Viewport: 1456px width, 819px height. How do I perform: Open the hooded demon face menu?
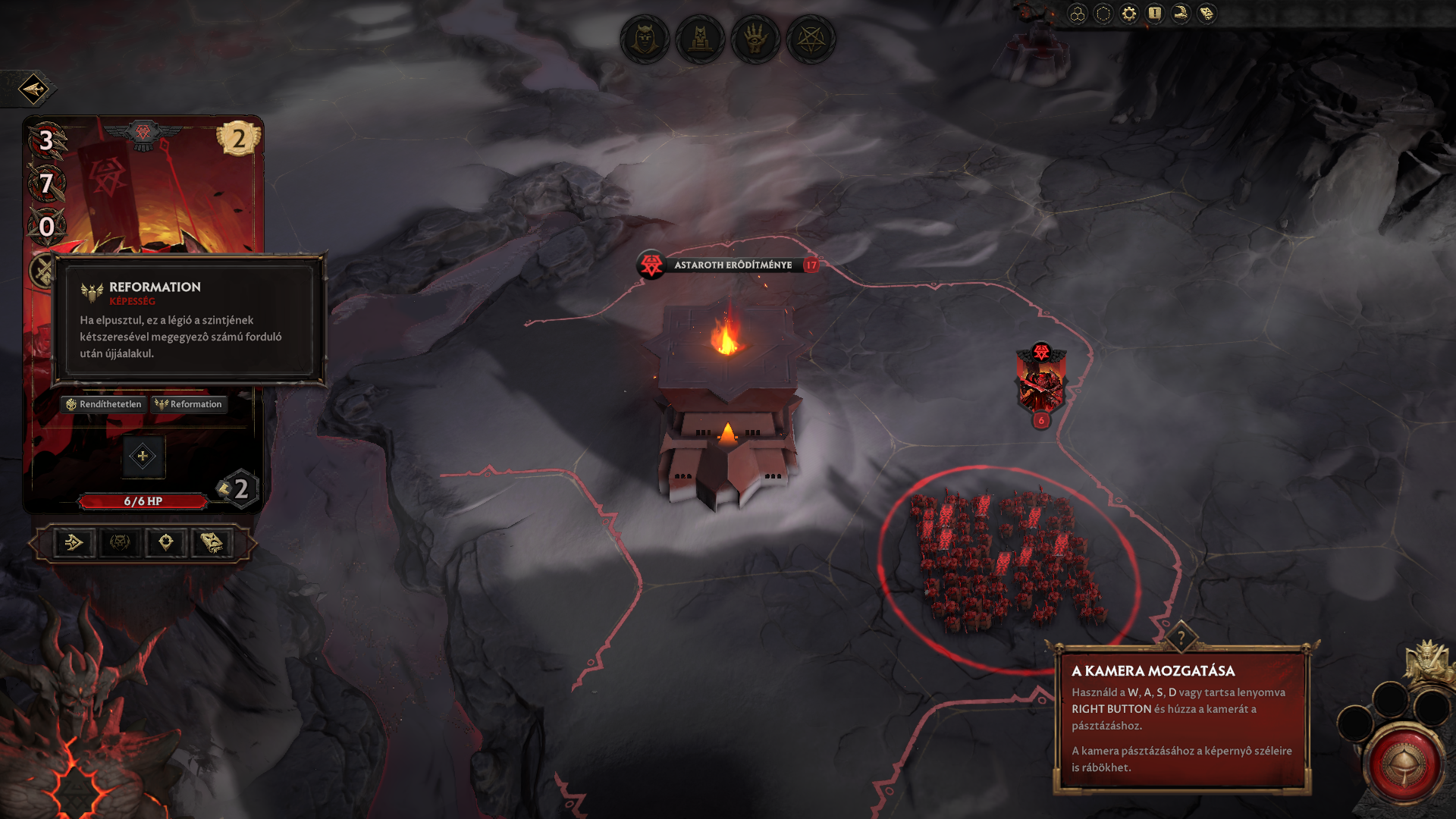point(645,39)
